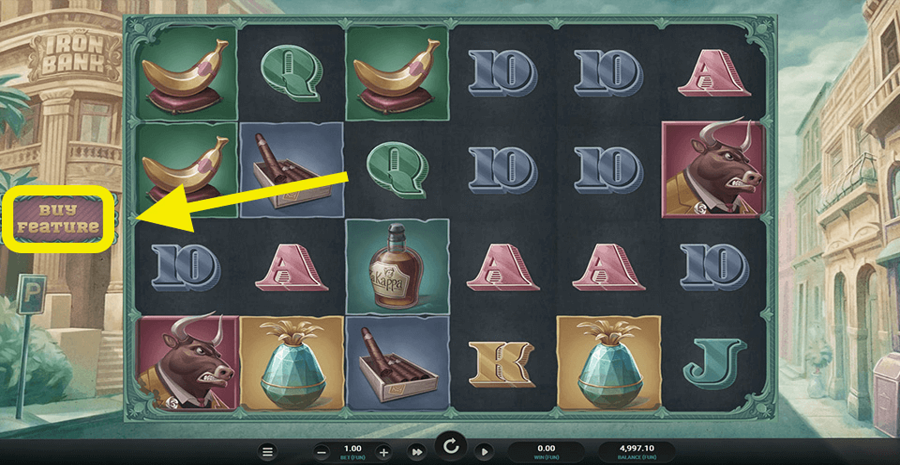Start autoplay with the small play button
Image resolution: width=900 pixels, height=465 pixels.
tap(484, 452)
